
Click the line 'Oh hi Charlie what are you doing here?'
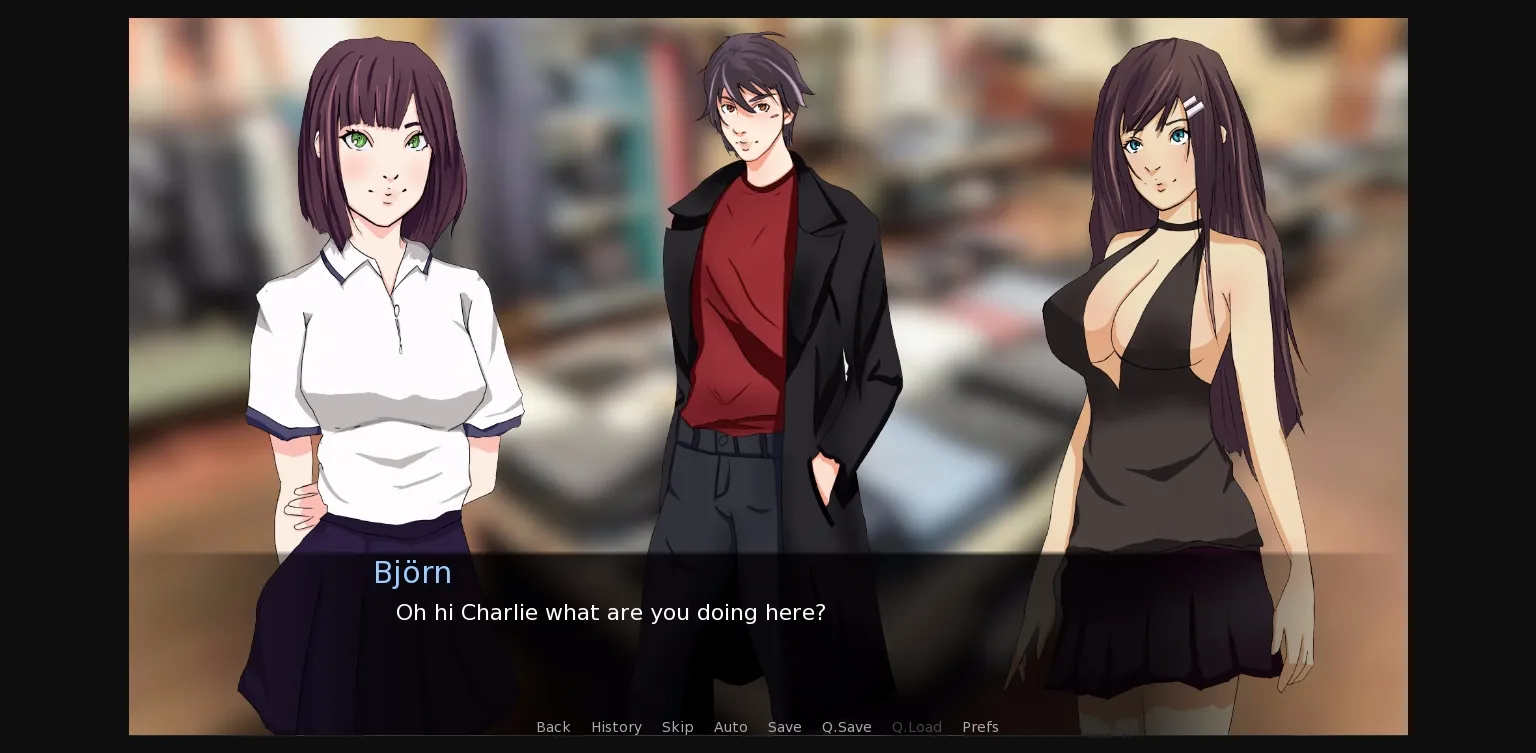pos(610,612)
